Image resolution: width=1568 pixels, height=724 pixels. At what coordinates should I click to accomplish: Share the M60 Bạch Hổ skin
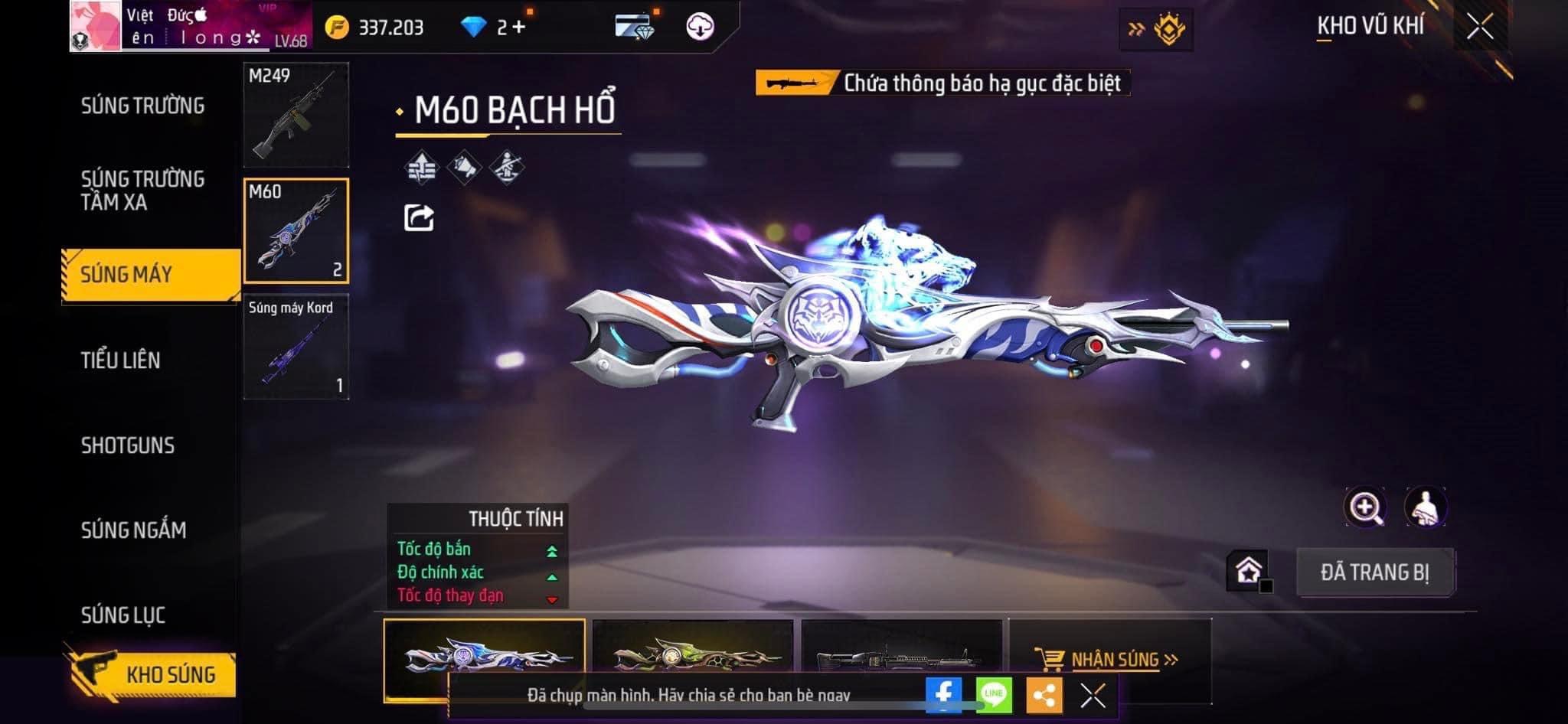[x=419, y=218]
